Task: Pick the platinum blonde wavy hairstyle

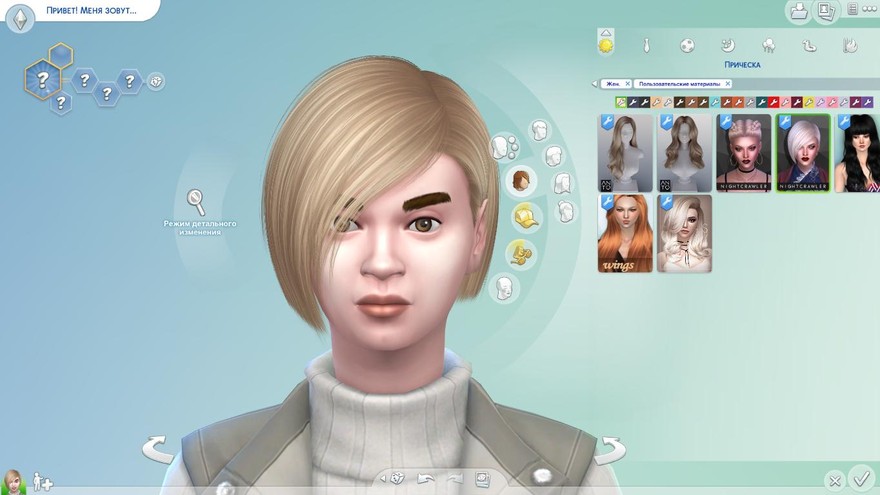Action: tap(684, 233)
